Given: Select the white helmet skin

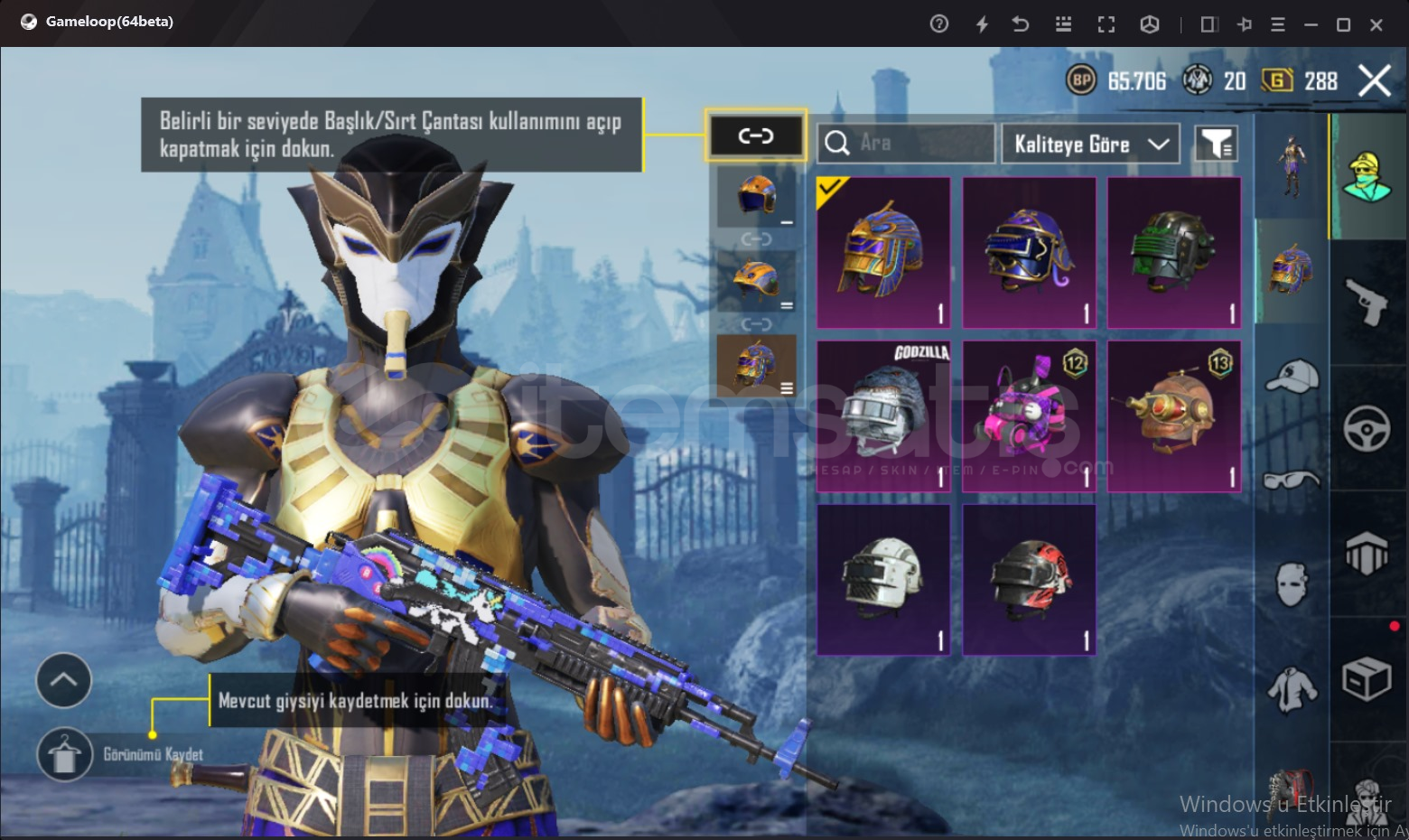Looking at the screenshot, I should point(883,580).
